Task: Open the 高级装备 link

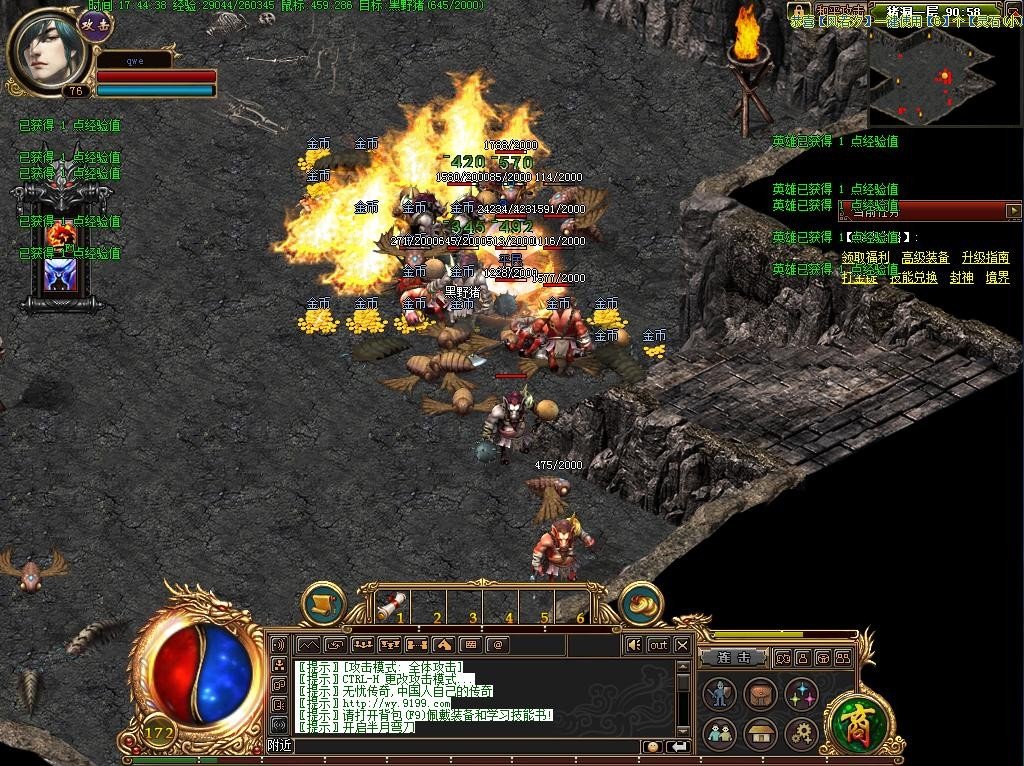Action: (x=925, y=258)
